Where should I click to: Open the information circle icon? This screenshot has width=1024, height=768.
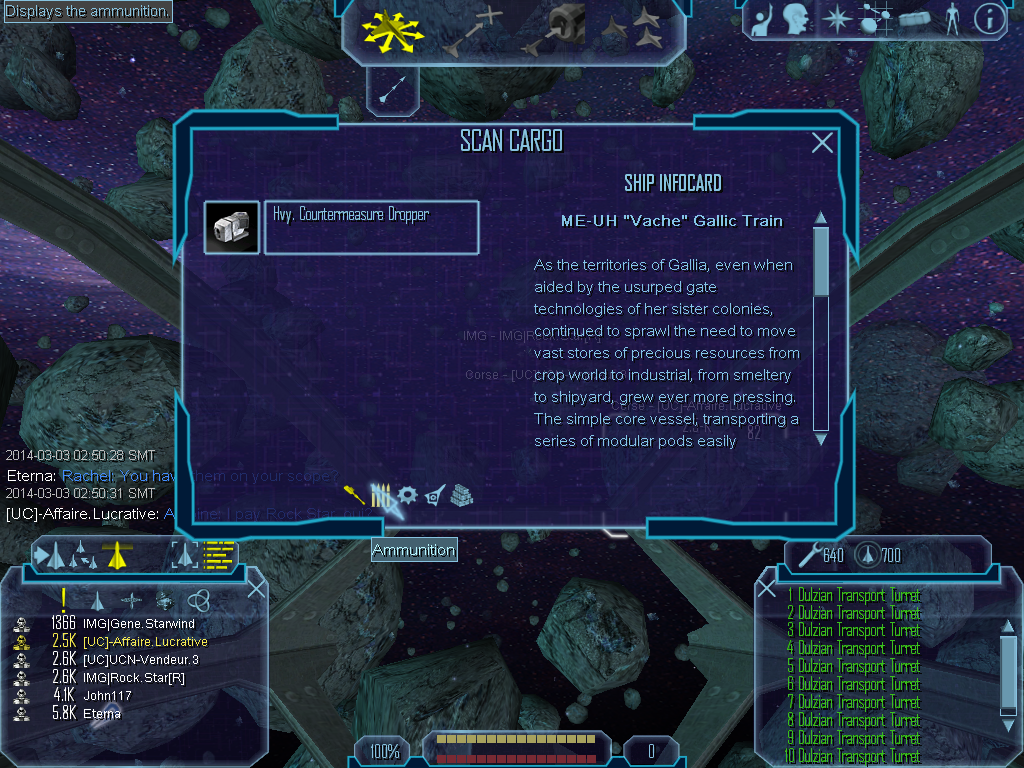tap(988, 19)
